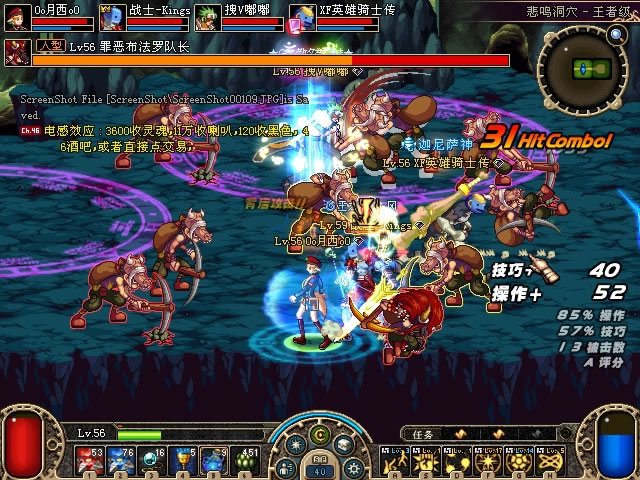Viewport: 640px width, 480px height.
Task: Open the inventory chest round button
Action: [x=343, y=446]
